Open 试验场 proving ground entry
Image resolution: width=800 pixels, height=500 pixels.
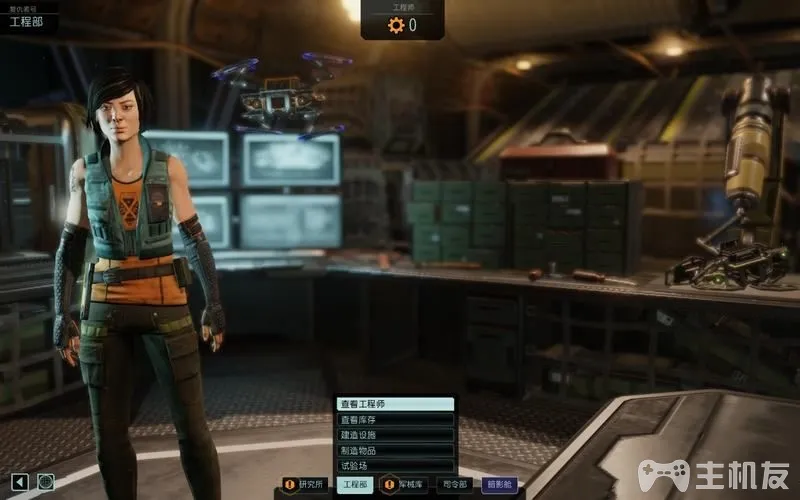[x=394, y=466]
